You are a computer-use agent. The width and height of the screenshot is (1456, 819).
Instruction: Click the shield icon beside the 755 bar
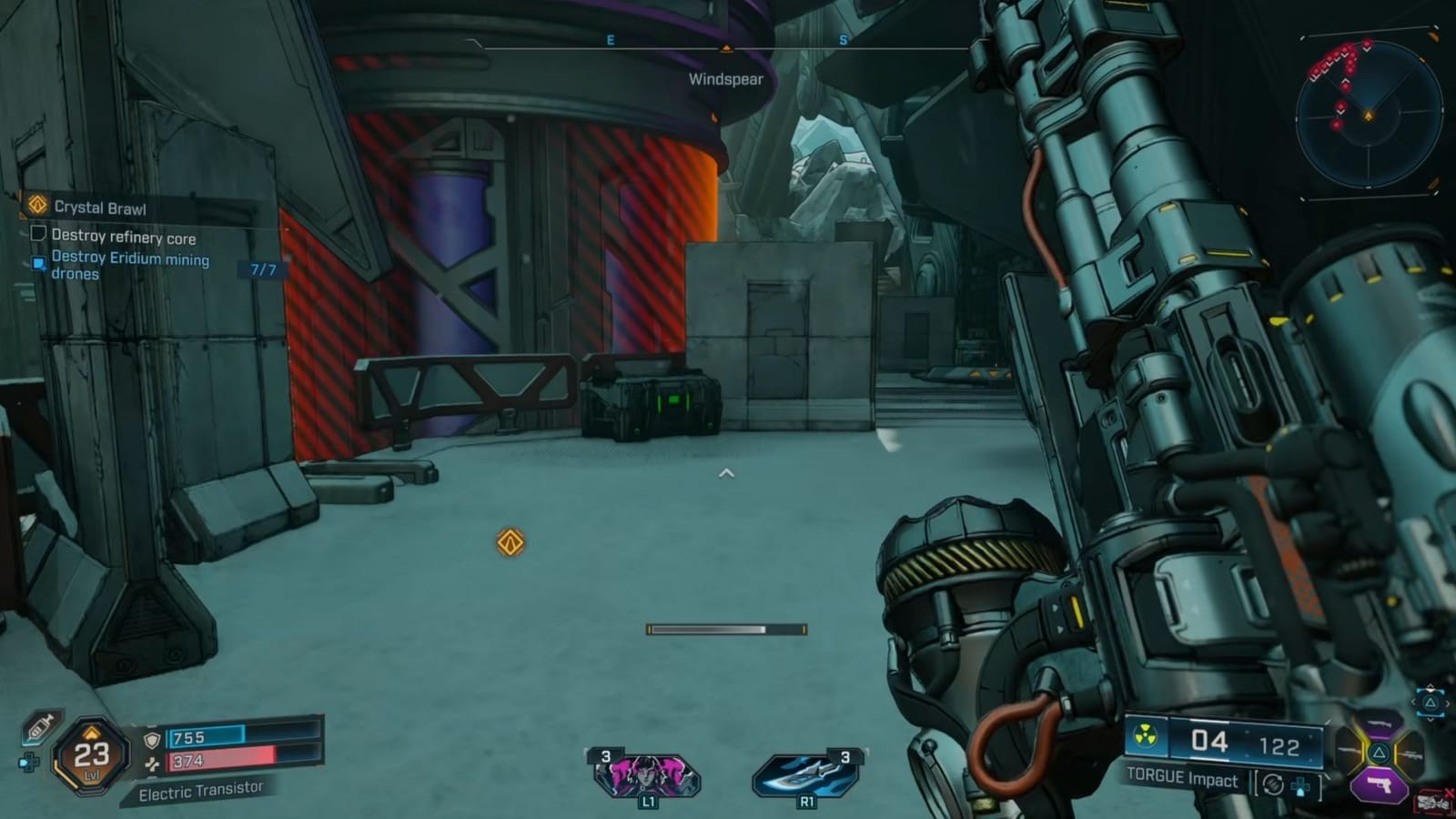152,738
